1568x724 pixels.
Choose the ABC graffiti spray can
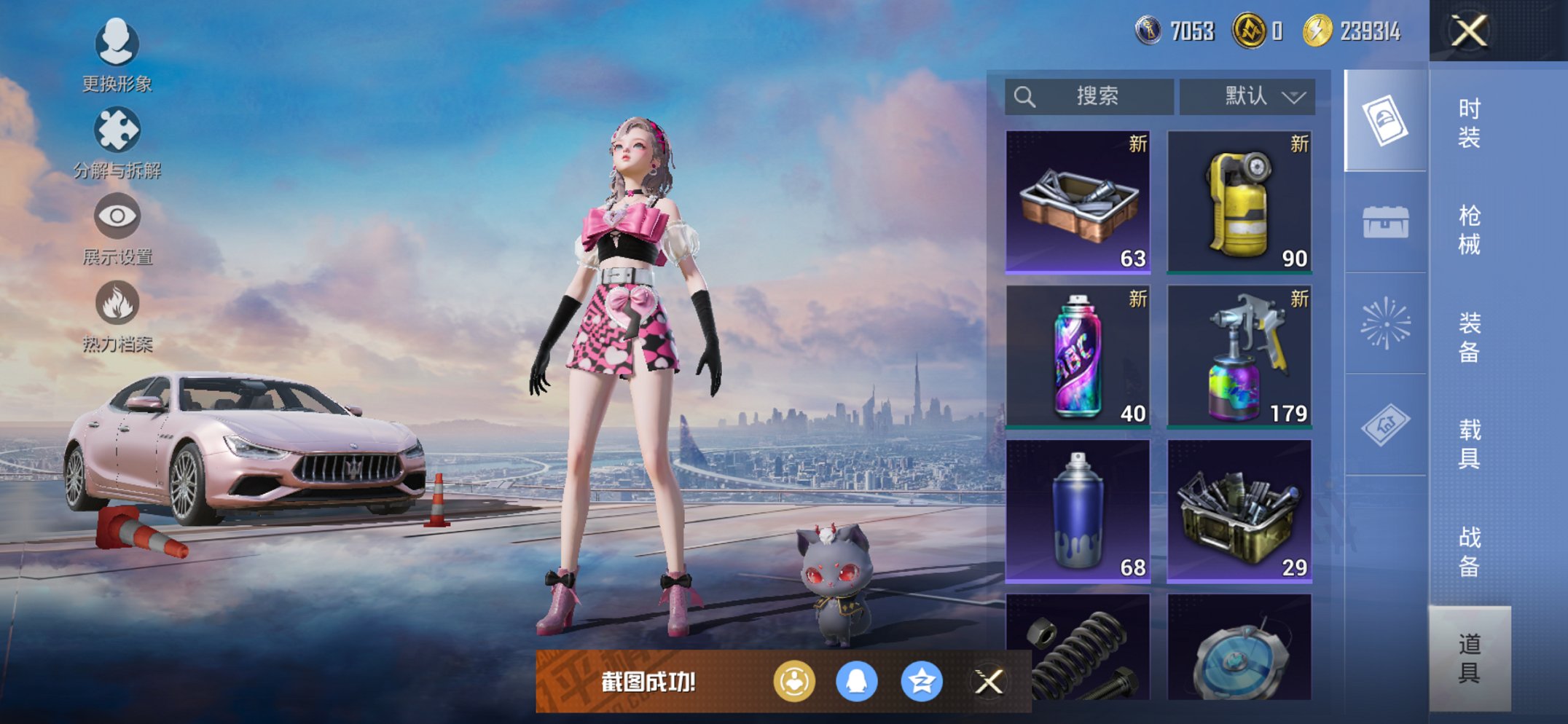point(1078,356)
